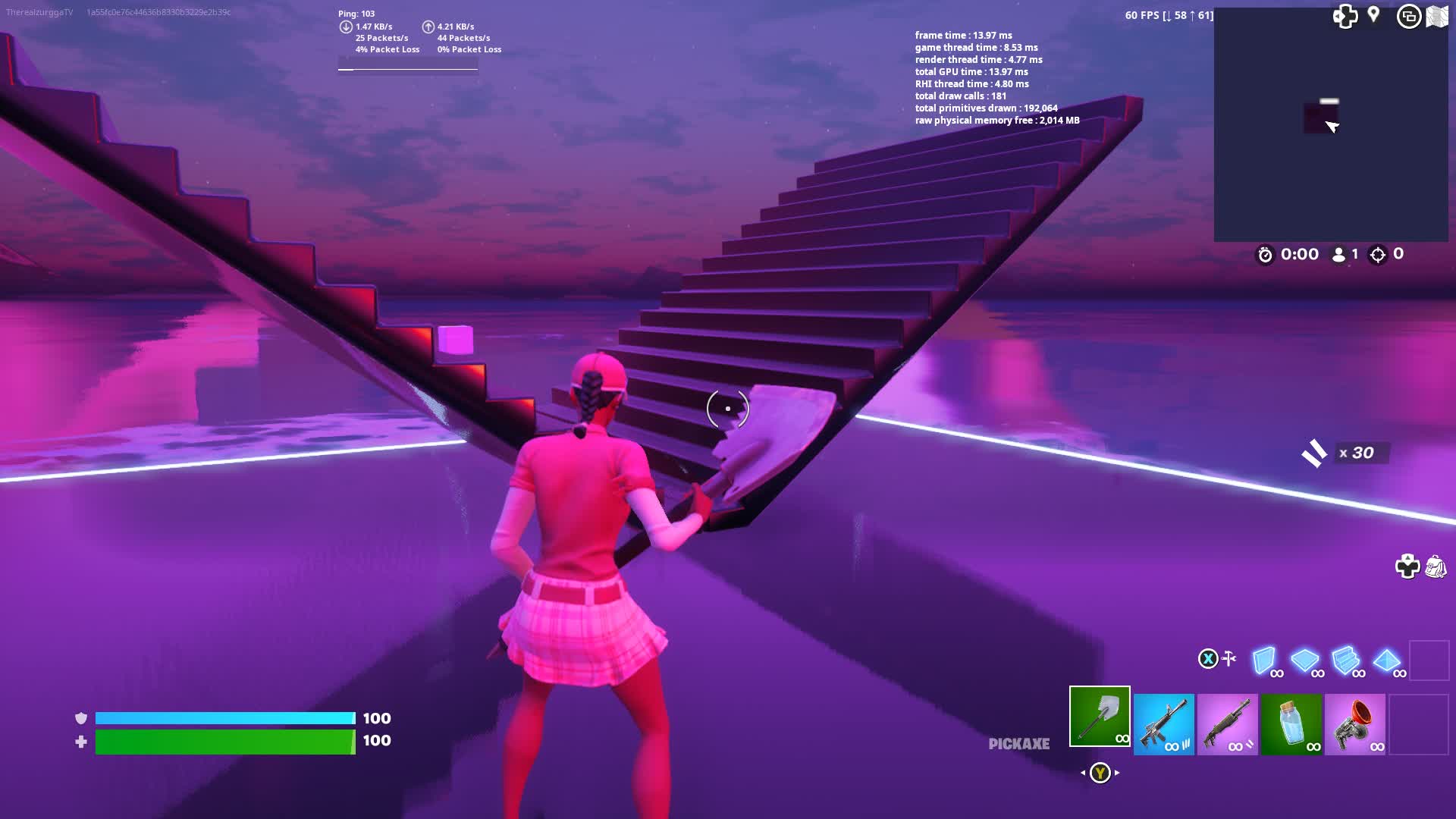Screen dimensions: 1456x819
Task: Click the gamepad icon above the minimap
Action: pyautogui.click(x=1348, y=17)
